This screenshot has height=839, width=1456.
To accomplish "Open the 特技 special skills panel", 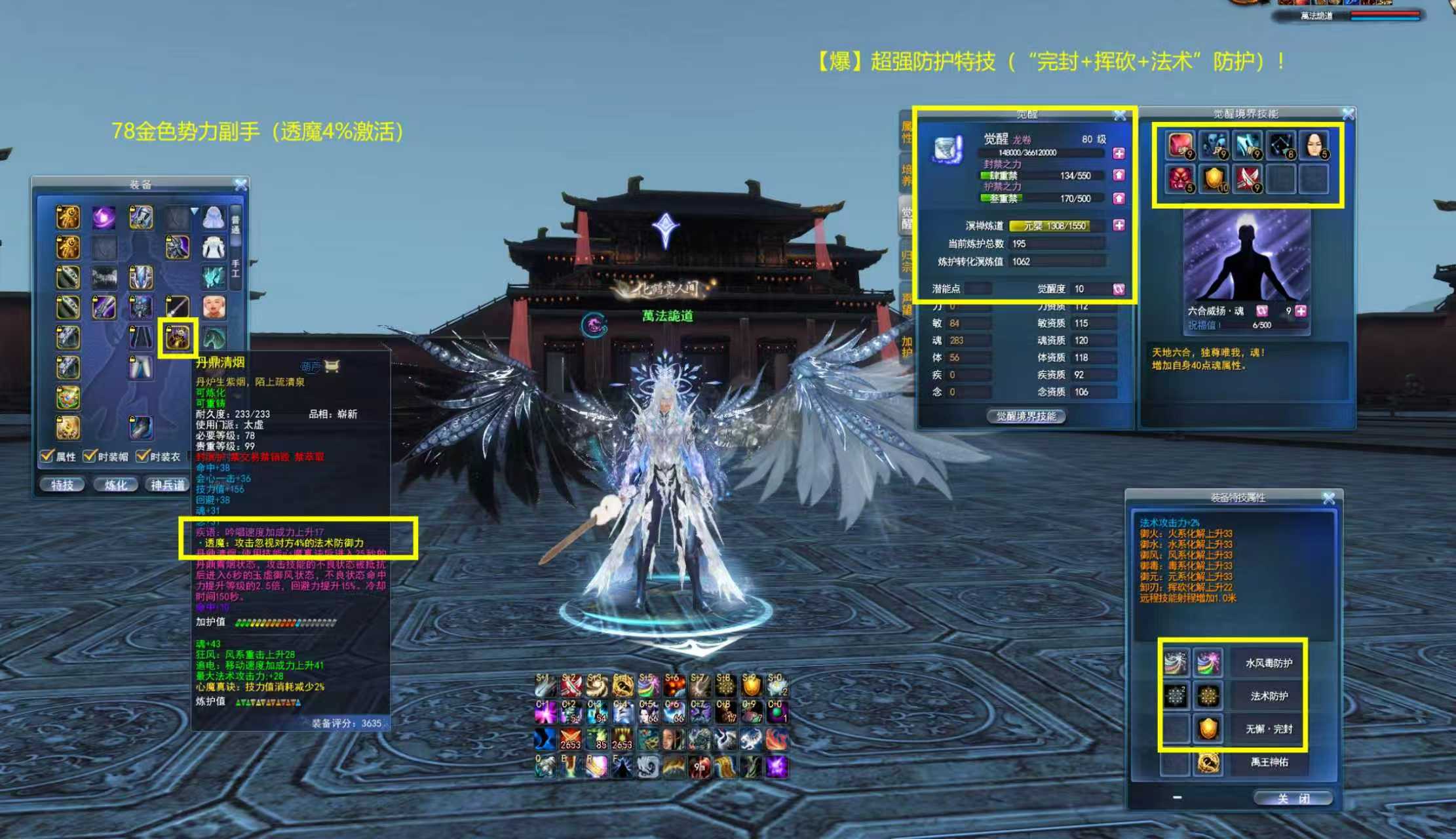I will [62, 485].
